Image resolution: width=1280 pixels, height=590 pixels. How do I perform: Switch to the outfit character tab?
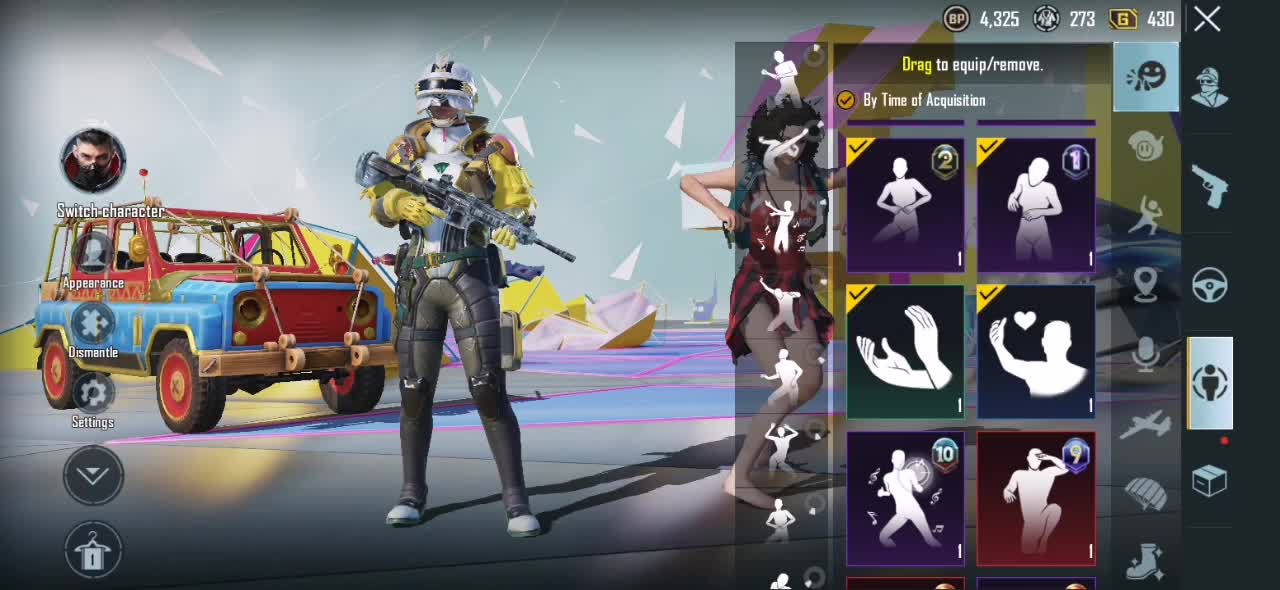(1210, 88)
